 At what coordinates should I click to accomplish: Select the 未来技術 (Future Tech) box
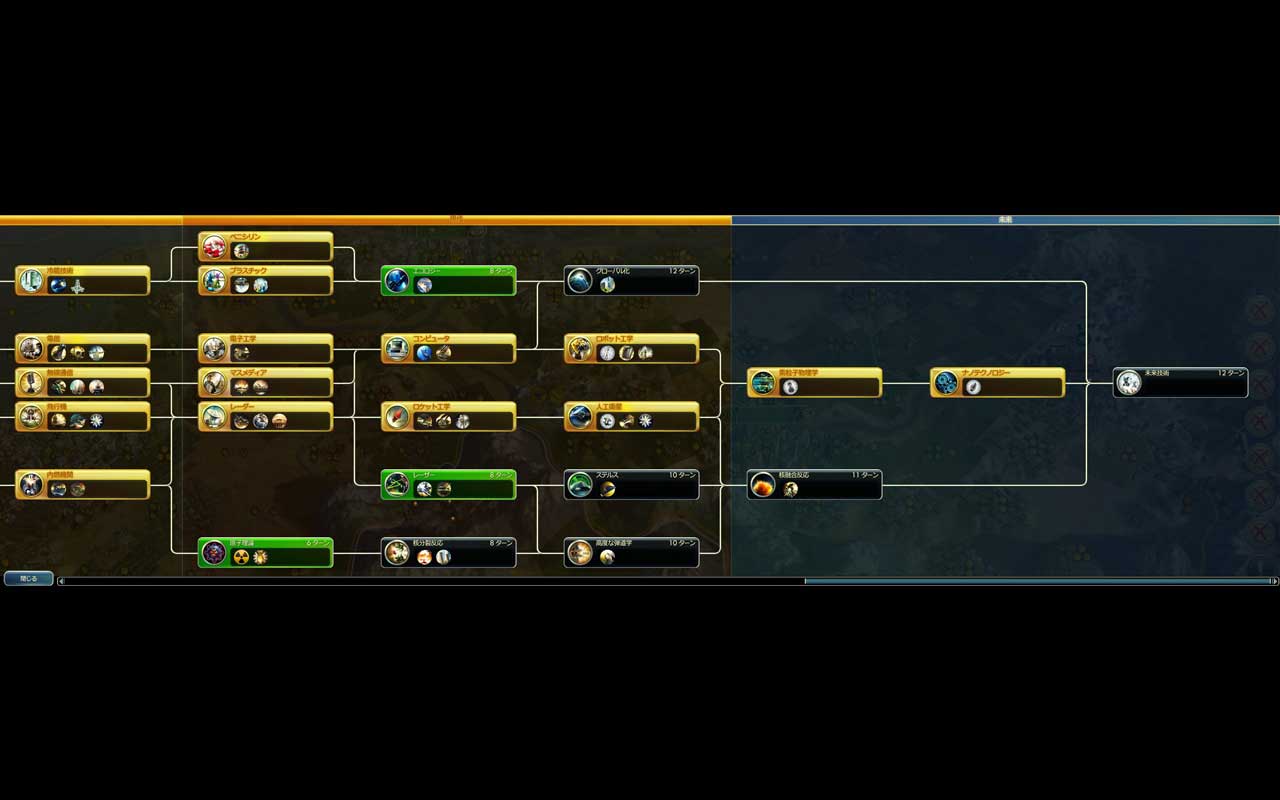(1181, 383)
